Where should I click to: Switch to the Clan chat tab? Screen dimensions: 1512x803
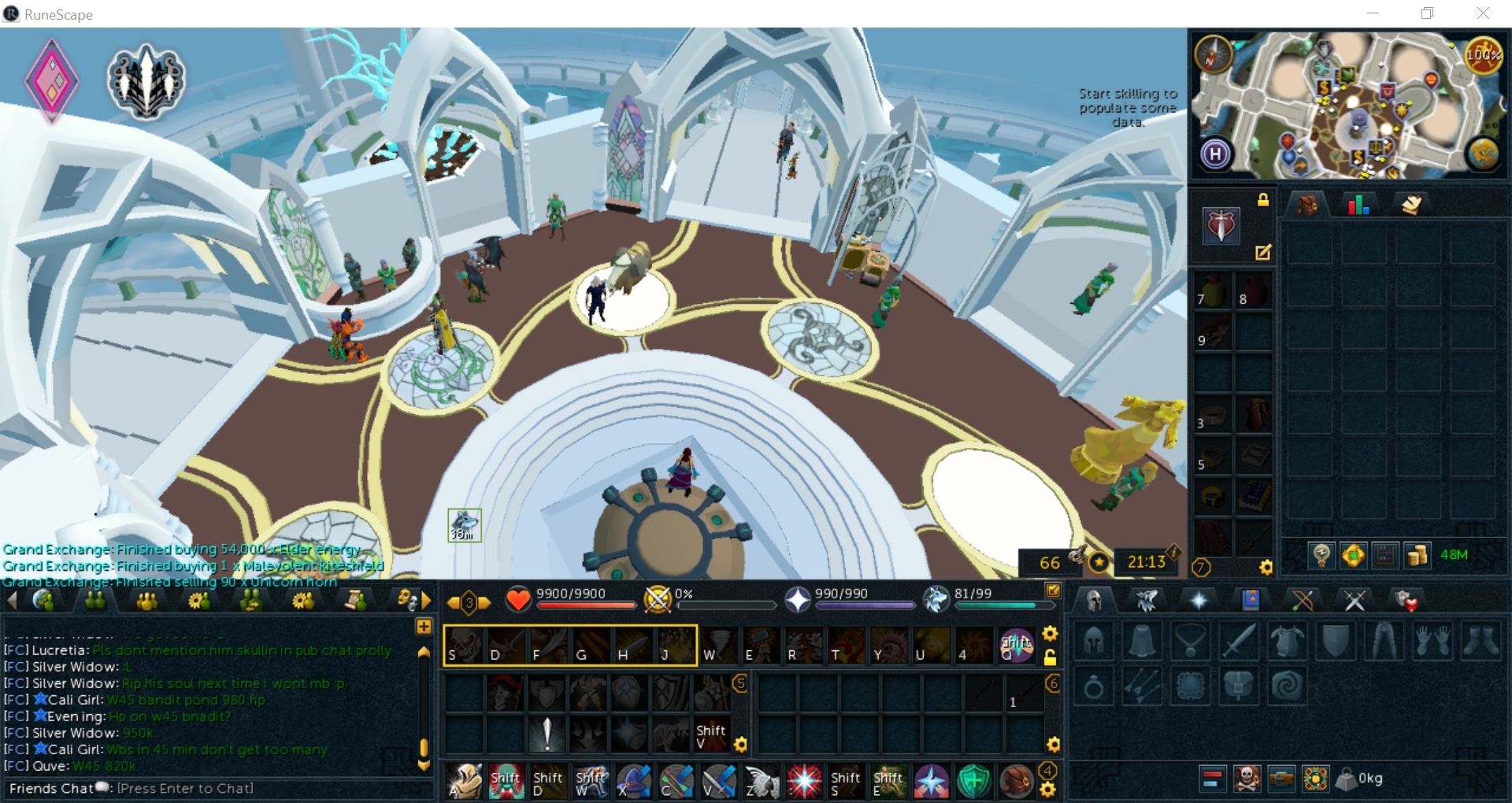[148, 601]
